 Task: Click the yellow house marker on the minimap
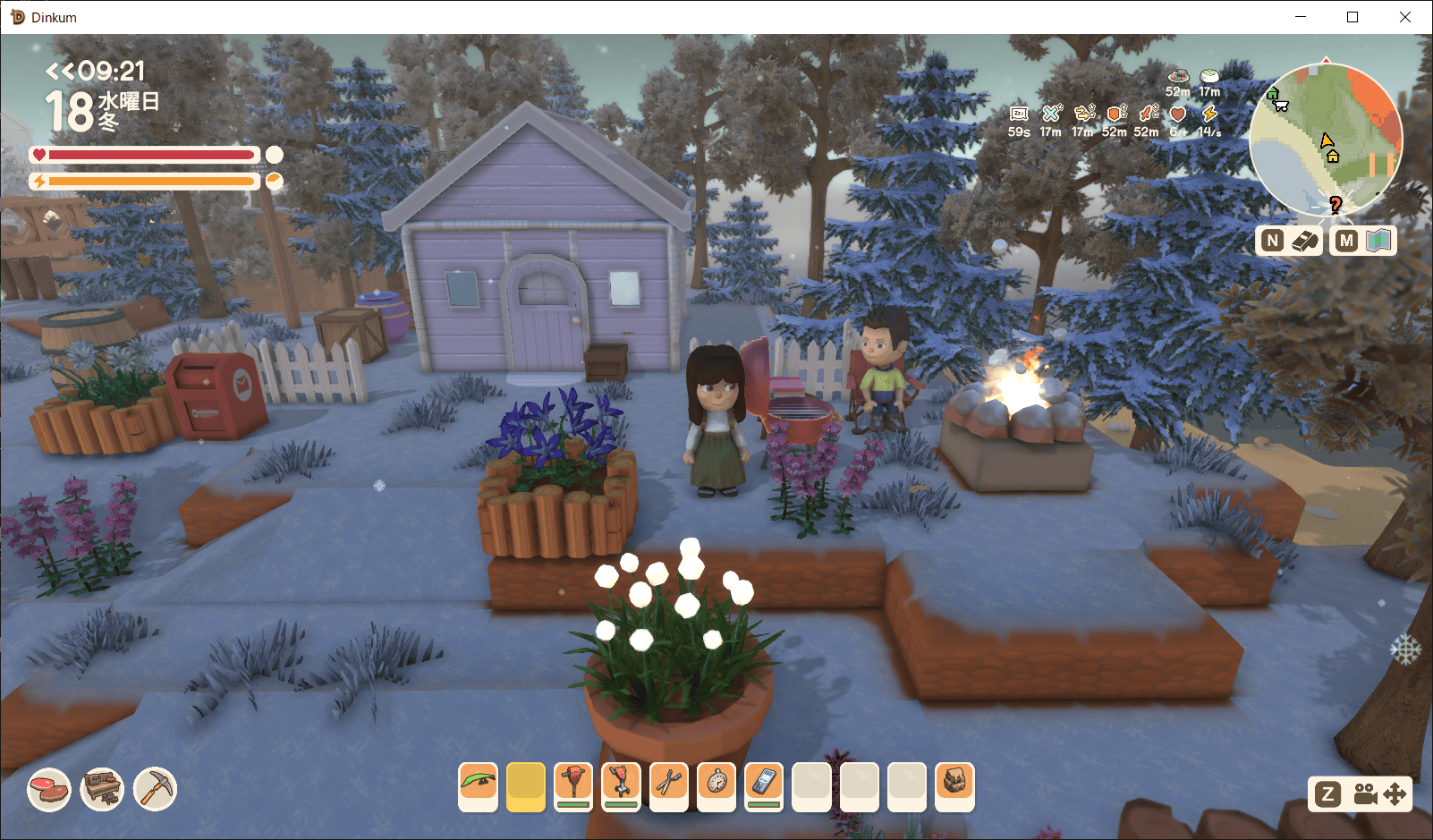[x=1333, y=157]
